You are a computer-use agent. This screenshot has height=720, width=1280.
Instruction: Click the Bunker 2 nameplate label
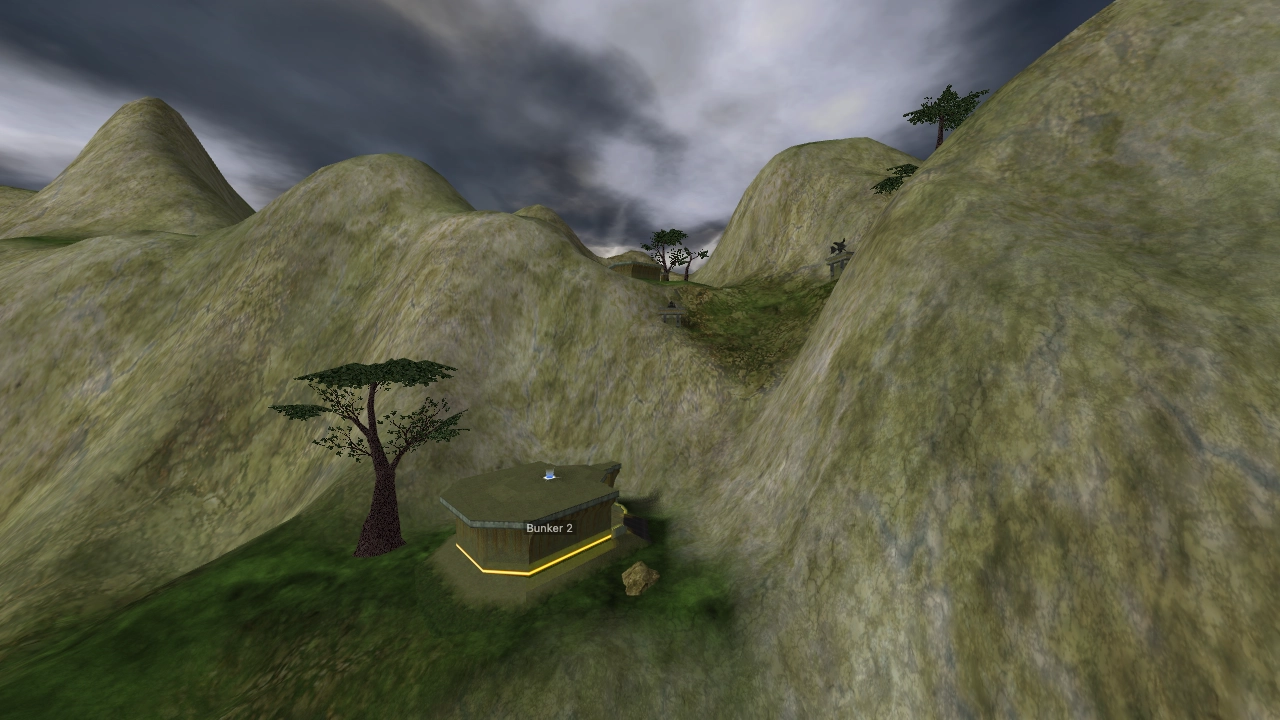(x=550, y=528)
